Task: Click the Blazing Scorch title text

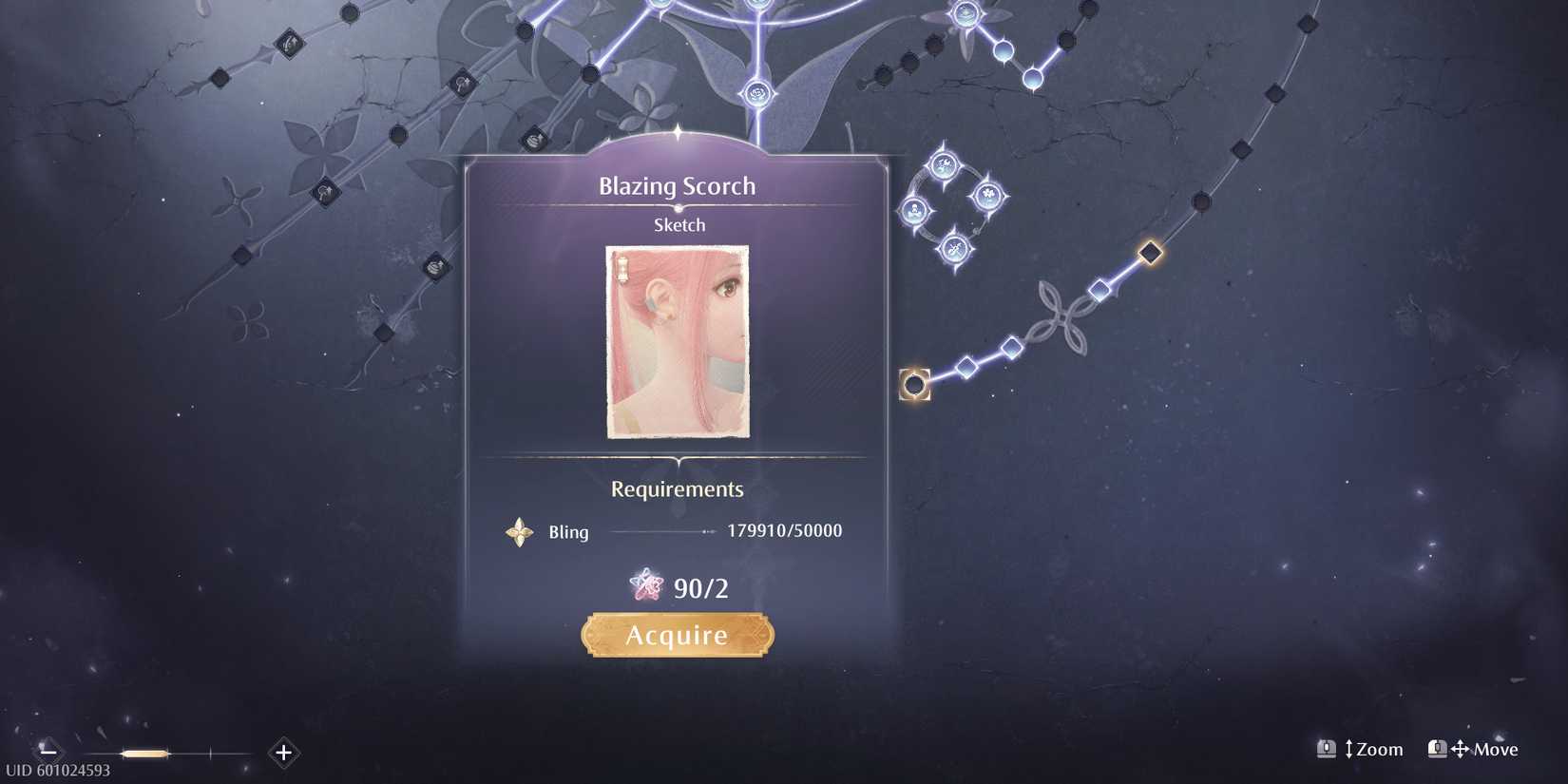Action: coord(678,186)
